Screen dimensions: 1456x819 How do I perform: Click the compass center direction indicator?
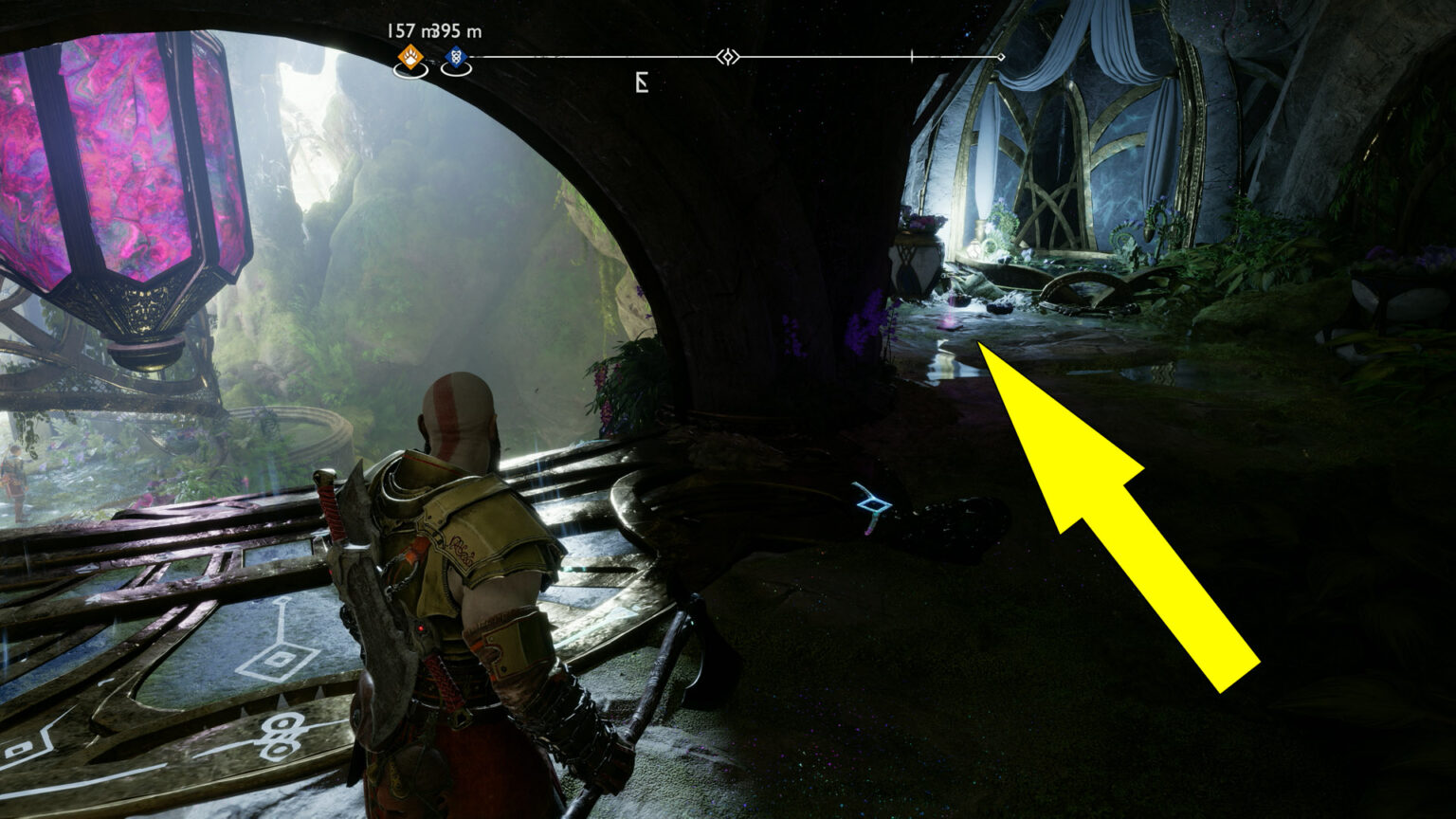727,57
